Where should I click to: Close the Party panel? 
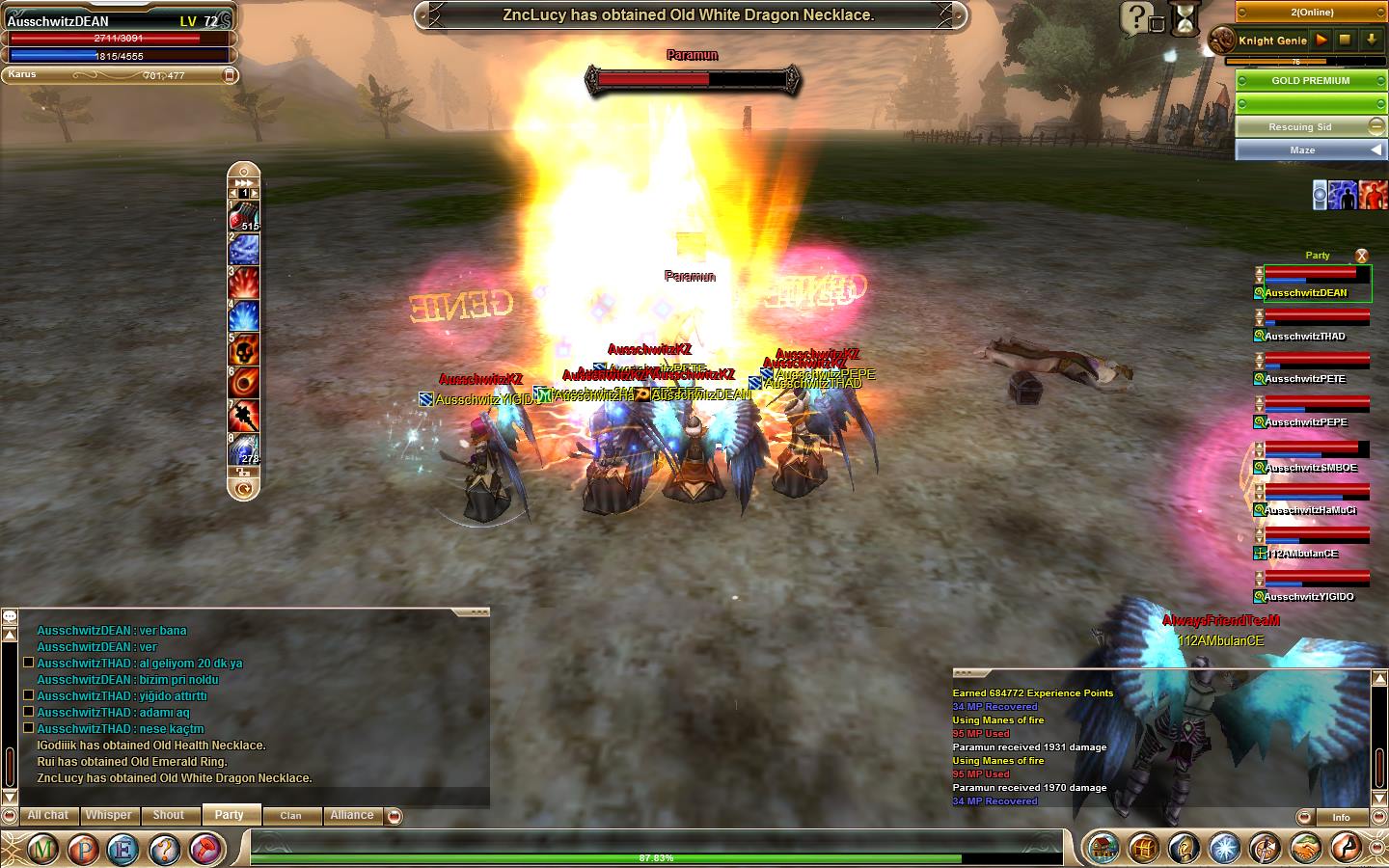coord(1361,256)
